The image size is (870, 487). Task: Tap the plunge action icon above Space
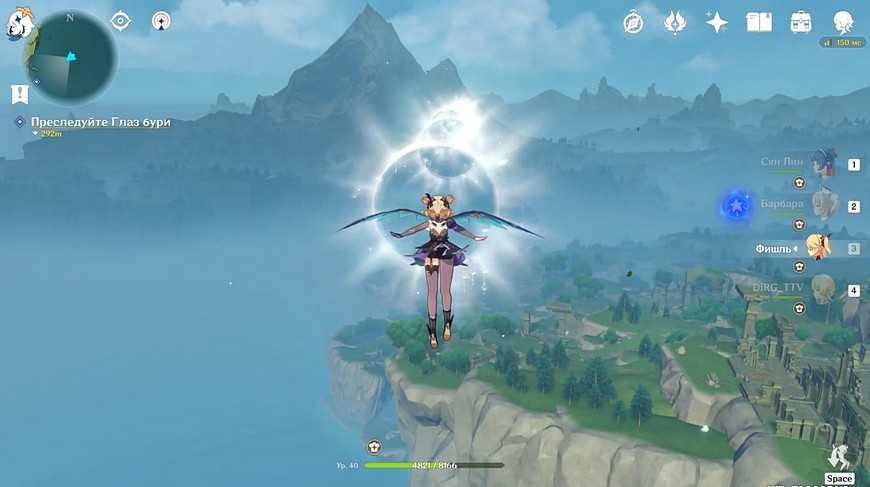839,456
